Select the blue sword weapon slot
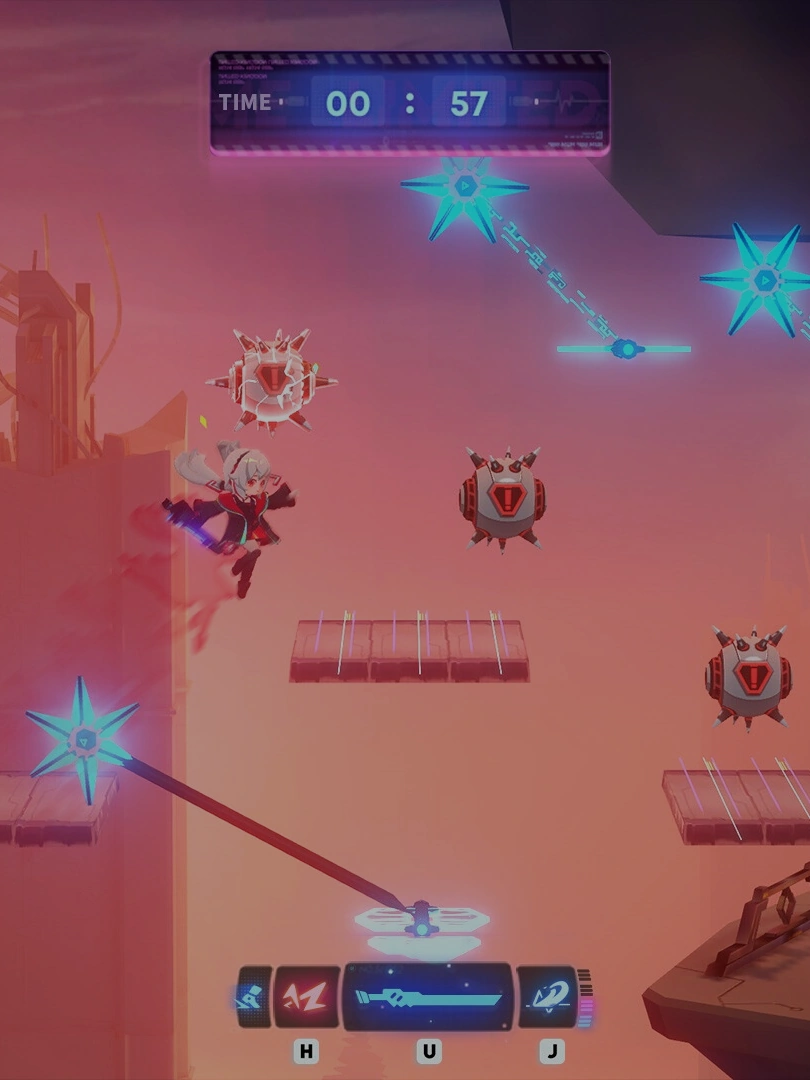Screen dimensions: 810x1080 pos(428,997)
